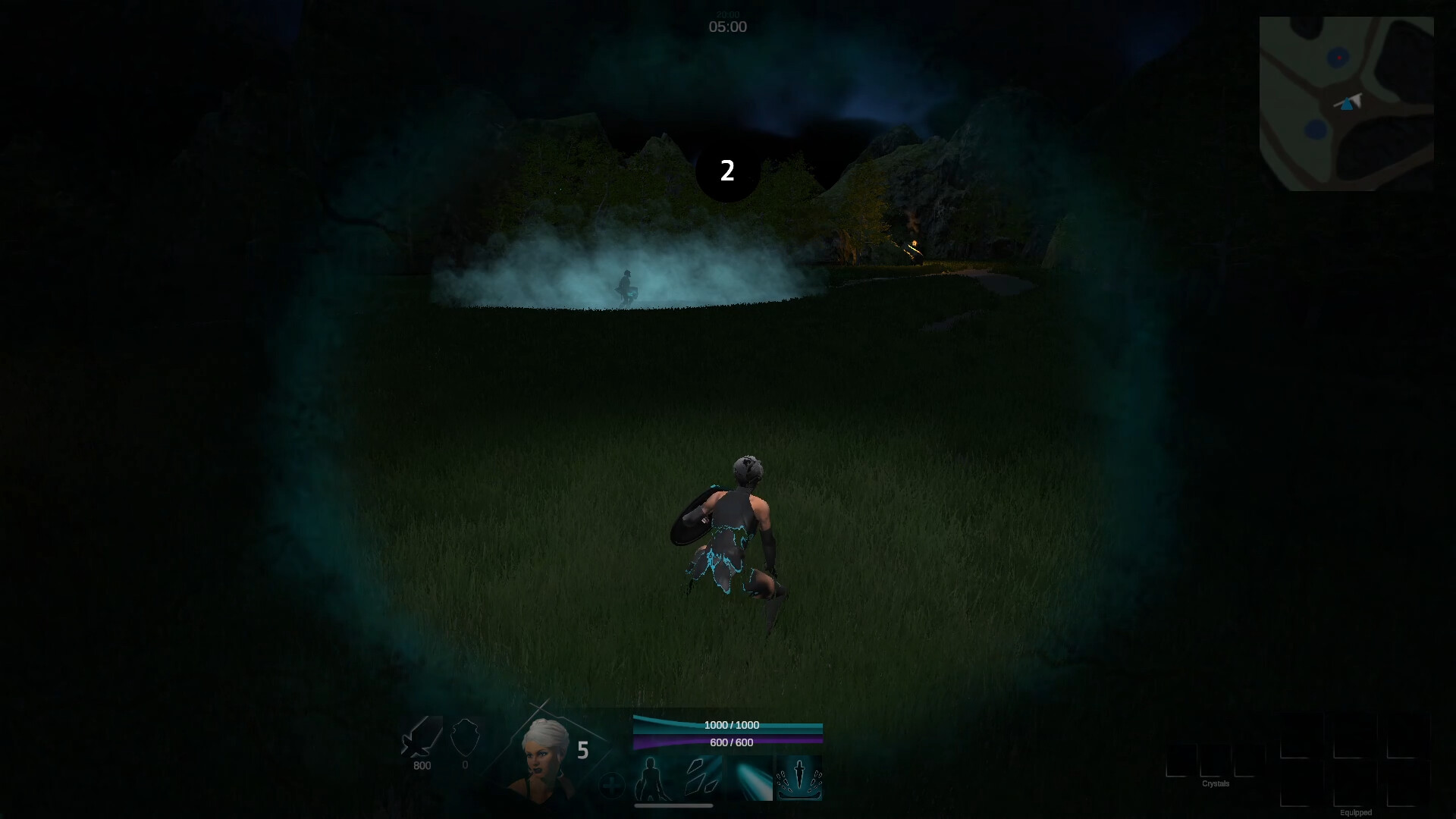1456x819 pixels.
Task: Use the dagger splash ability icon
Action: point(800,777)
